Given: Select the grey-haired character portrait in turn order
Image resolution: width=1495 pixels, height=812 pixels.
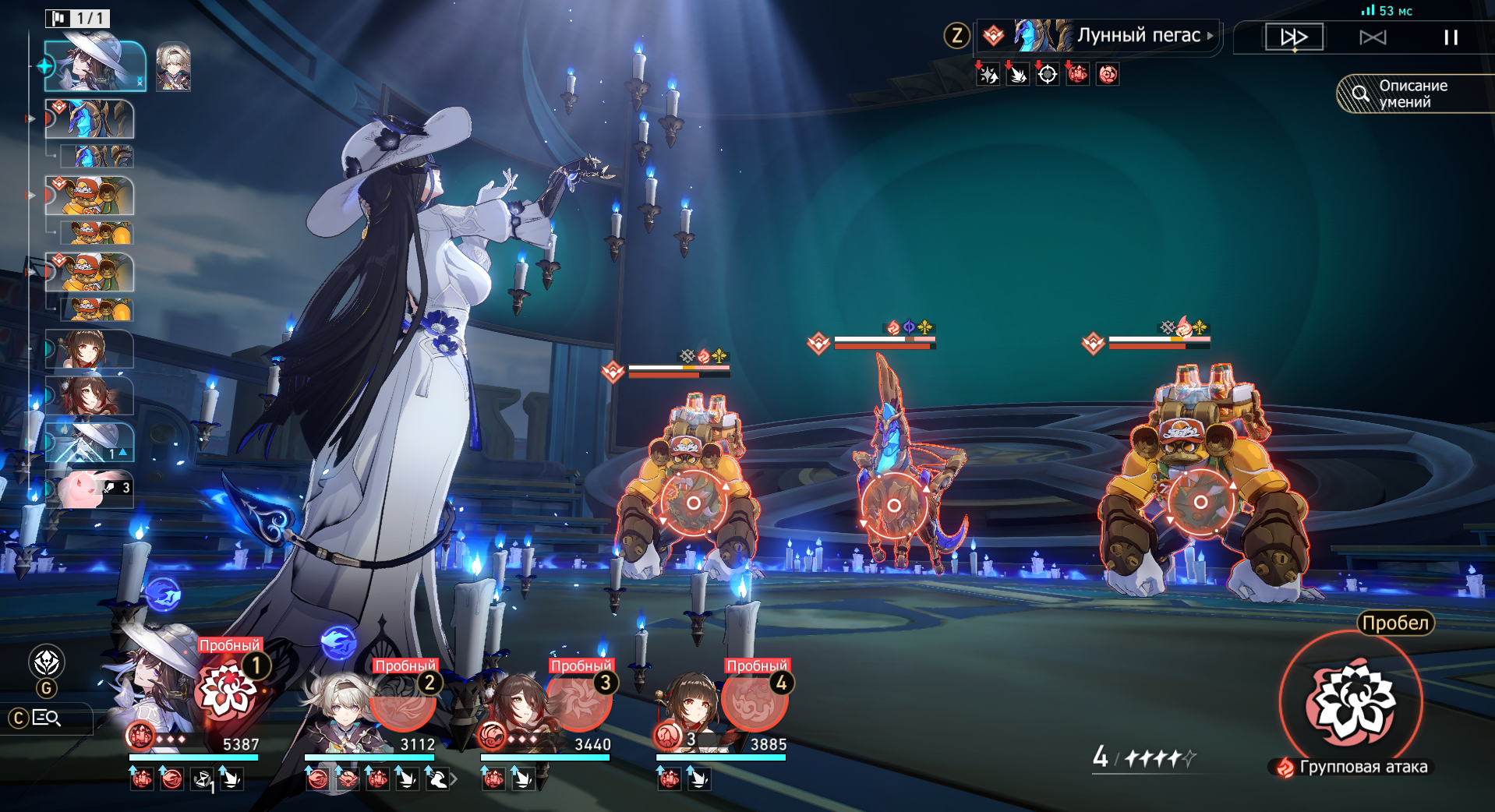Looking at the screenshot, I should point(173,67).
